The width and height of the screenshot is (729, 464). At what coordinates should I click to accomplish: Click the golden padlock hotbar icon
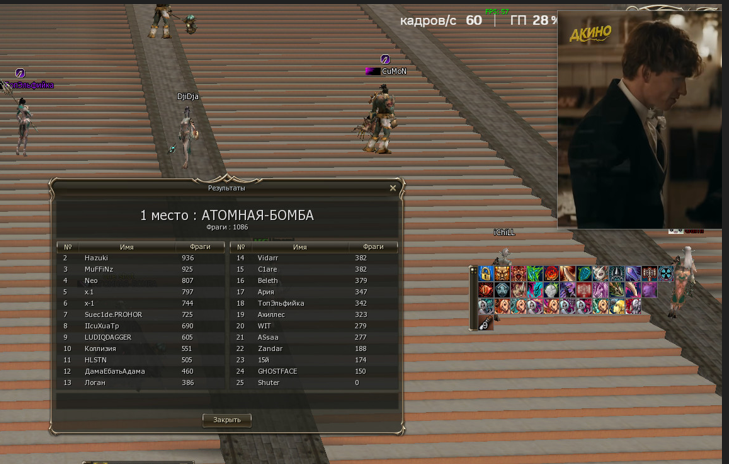coord(485,274)
